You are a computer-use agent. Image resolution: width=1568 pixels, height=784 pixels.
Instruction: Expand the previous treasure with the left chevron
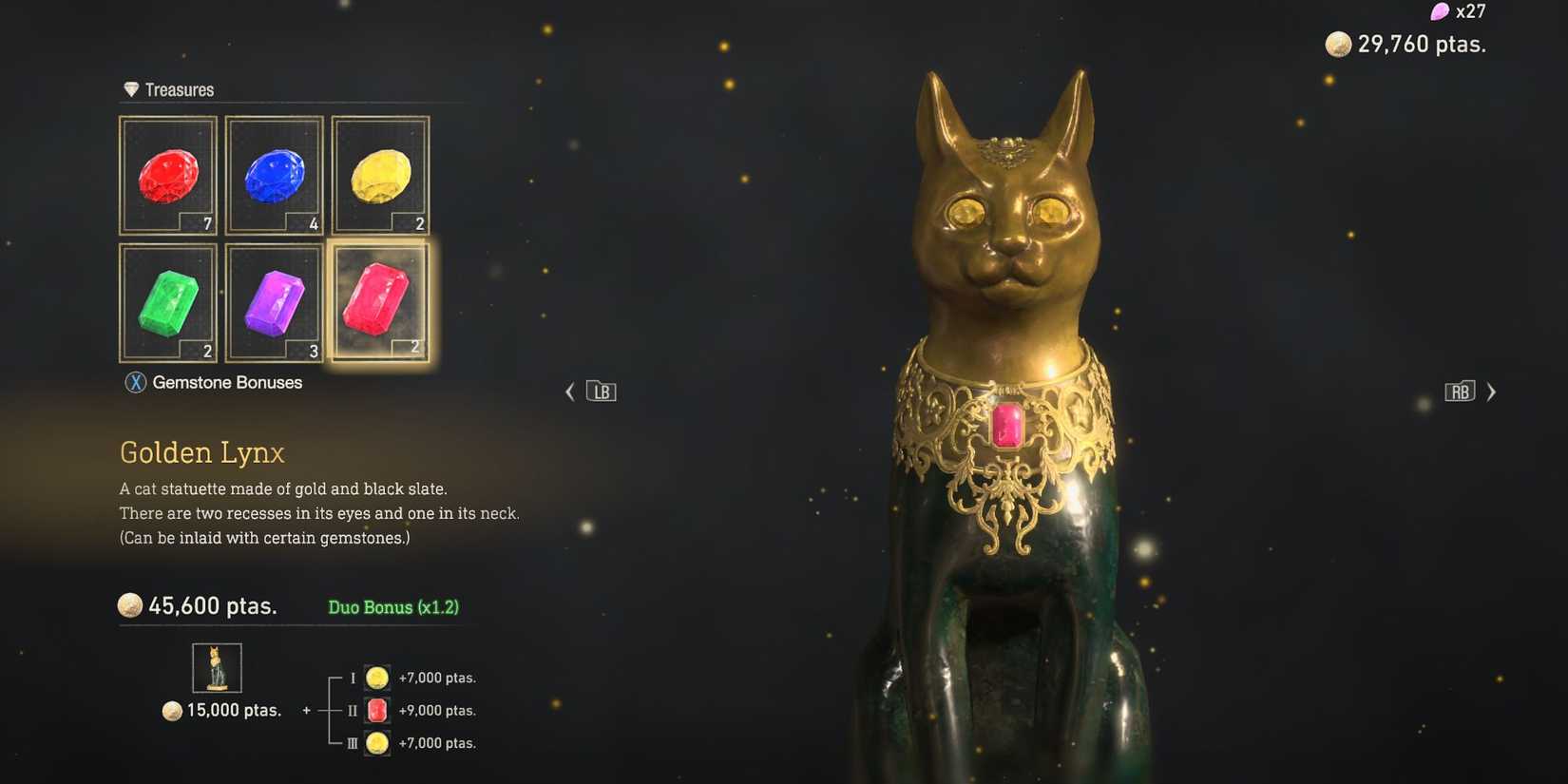[x=569, y=392]
